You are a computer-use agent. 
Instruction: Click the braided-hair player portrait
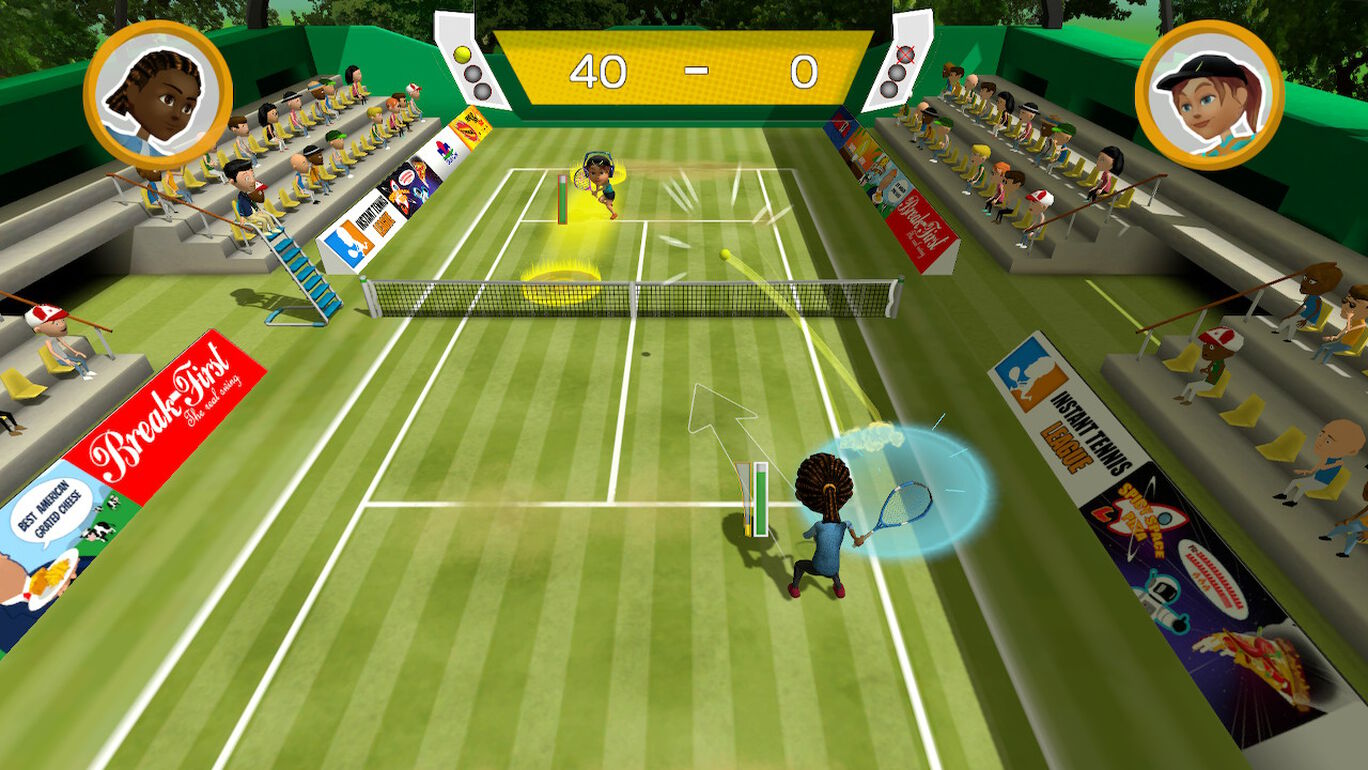(158, 94)
